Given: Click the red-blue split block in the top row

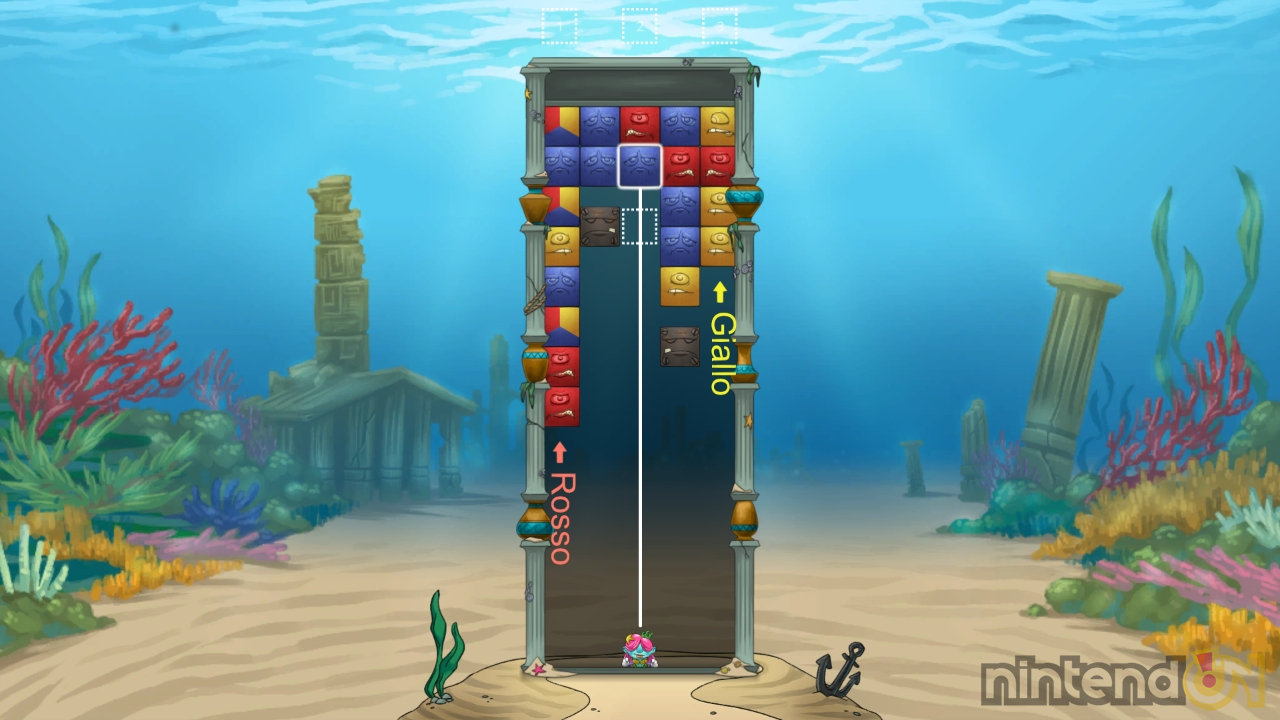Looking at the screenshot, I should click(x=560, y=123).
